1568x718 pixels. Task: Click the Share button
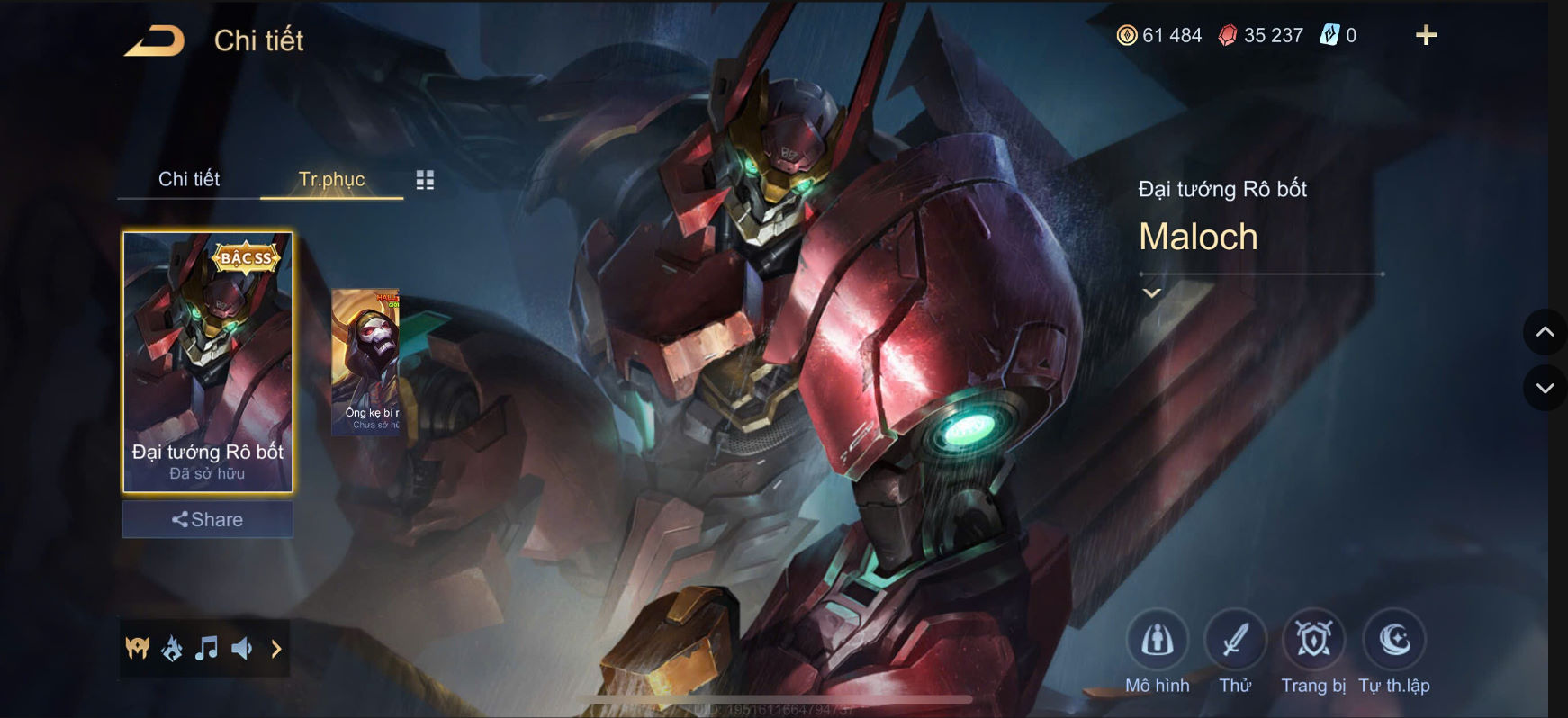point(207,519)
